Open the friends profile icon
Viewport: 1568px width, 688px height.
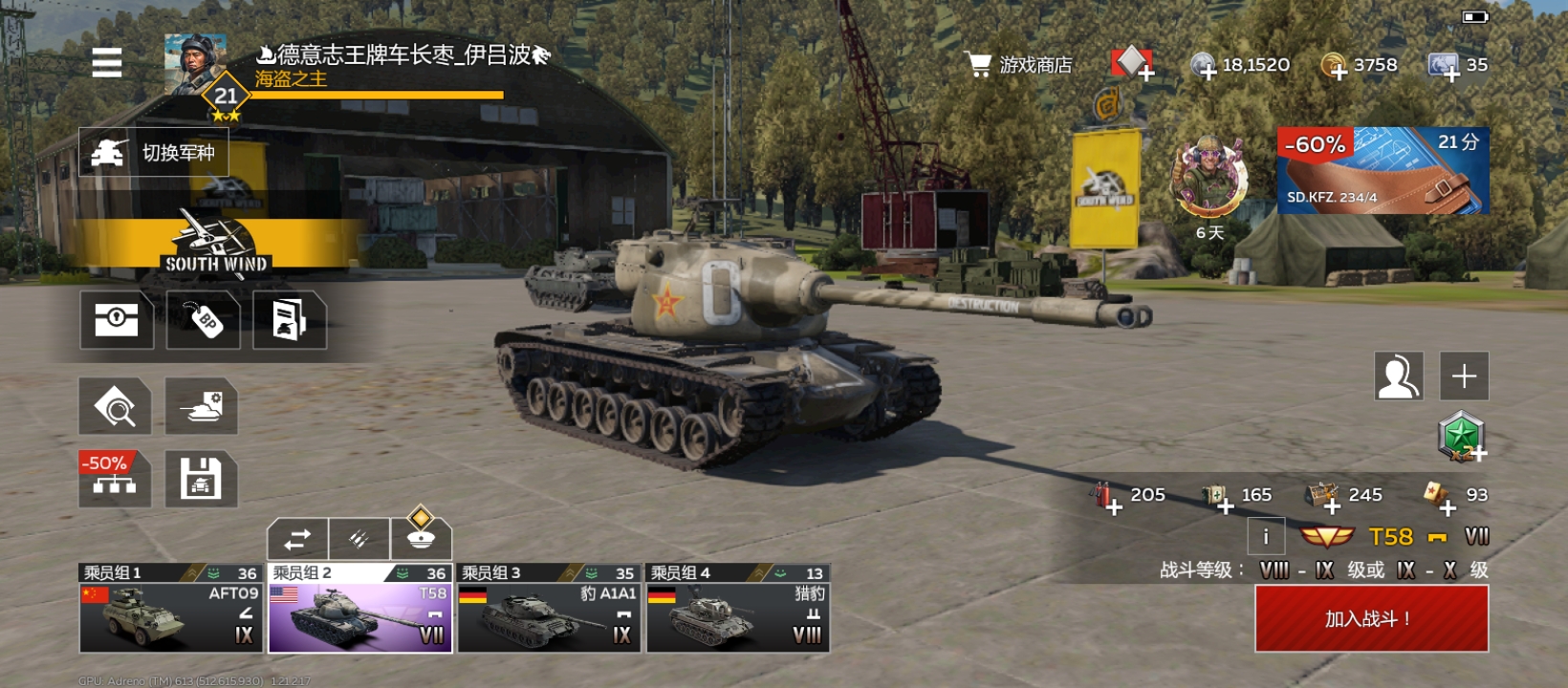(x=1398, y=376)
